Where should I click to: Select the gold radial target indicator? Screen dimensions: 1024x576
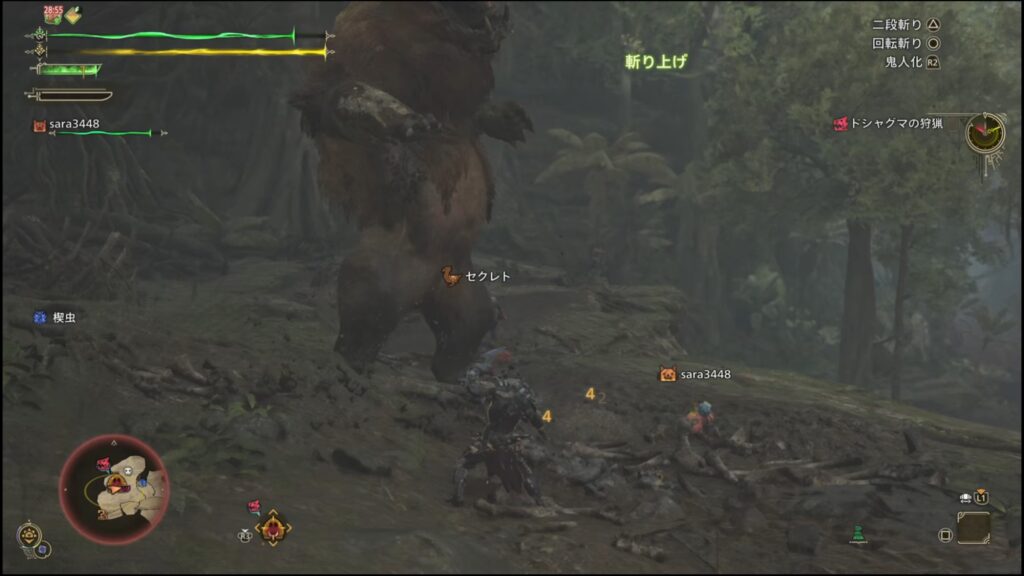click(272, 528)
